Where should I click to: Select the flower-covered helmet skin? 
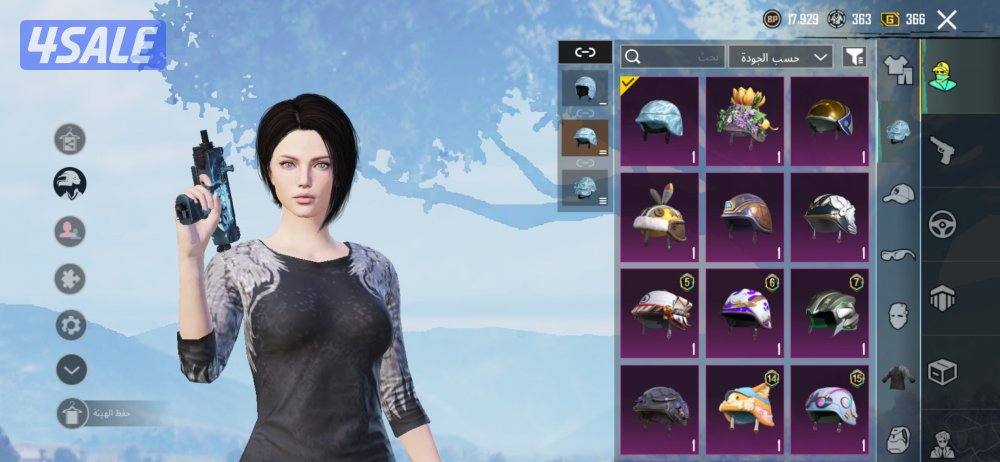[744, 120]
